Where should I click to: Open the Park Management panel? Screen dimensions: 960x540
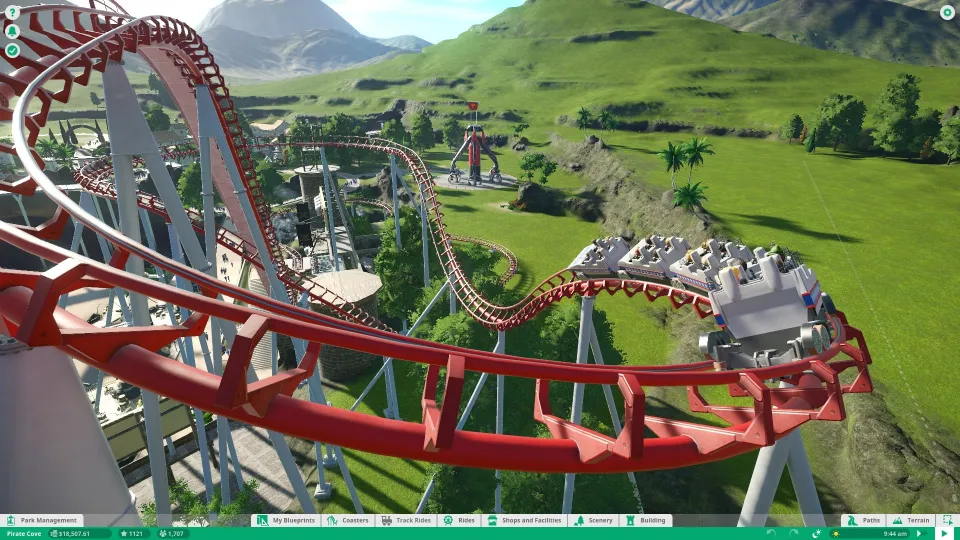tap(42, 520)
